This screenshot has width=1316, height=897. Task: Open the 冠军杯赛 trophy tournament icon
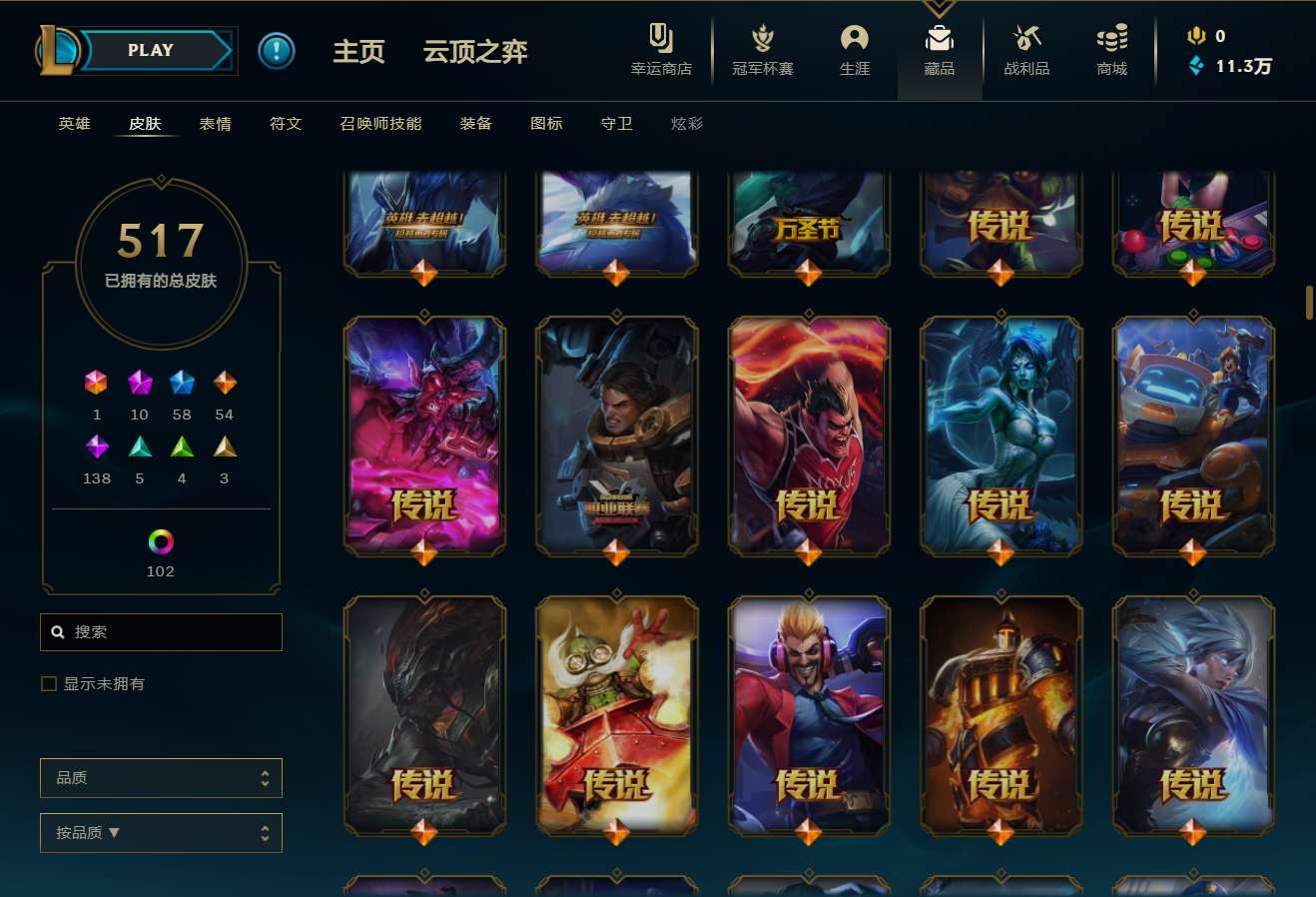762,50
